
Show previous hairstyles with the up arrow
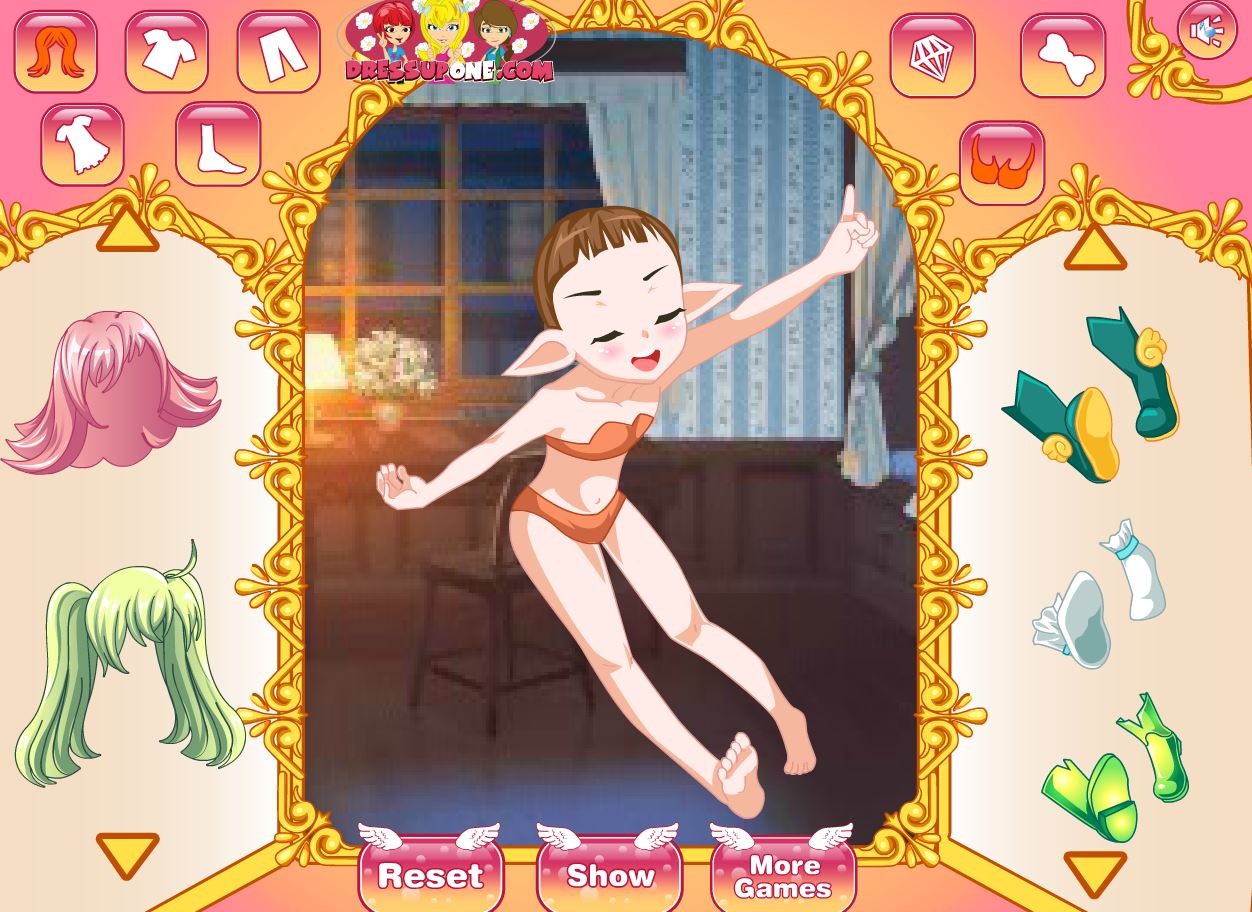(127, 231)
